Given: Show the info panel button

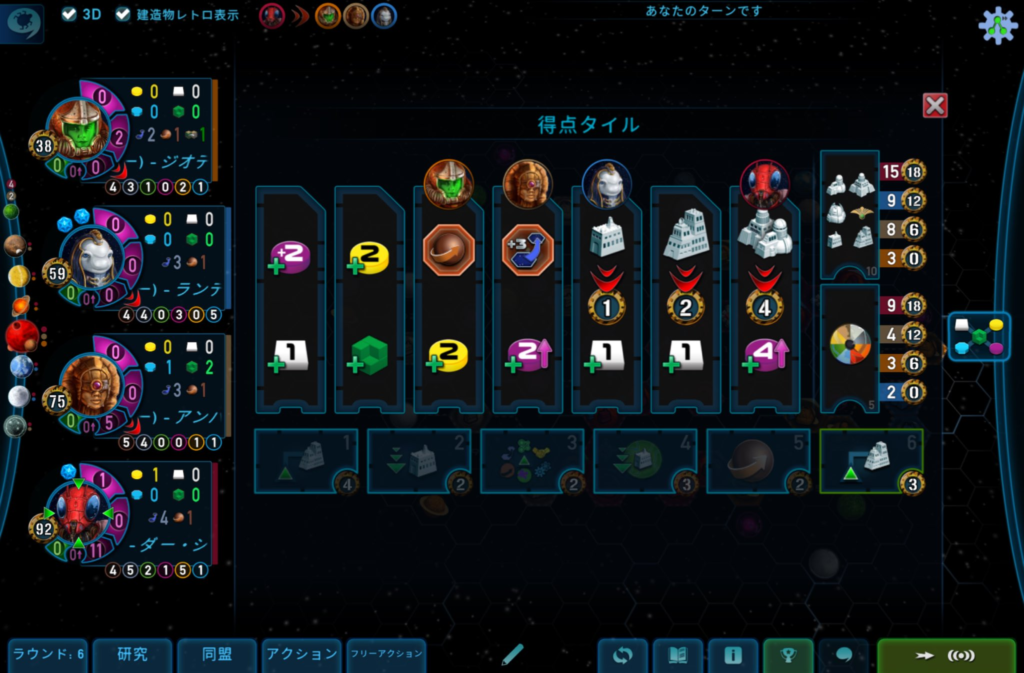Looking at the screenshot, I should pos(733,656).
